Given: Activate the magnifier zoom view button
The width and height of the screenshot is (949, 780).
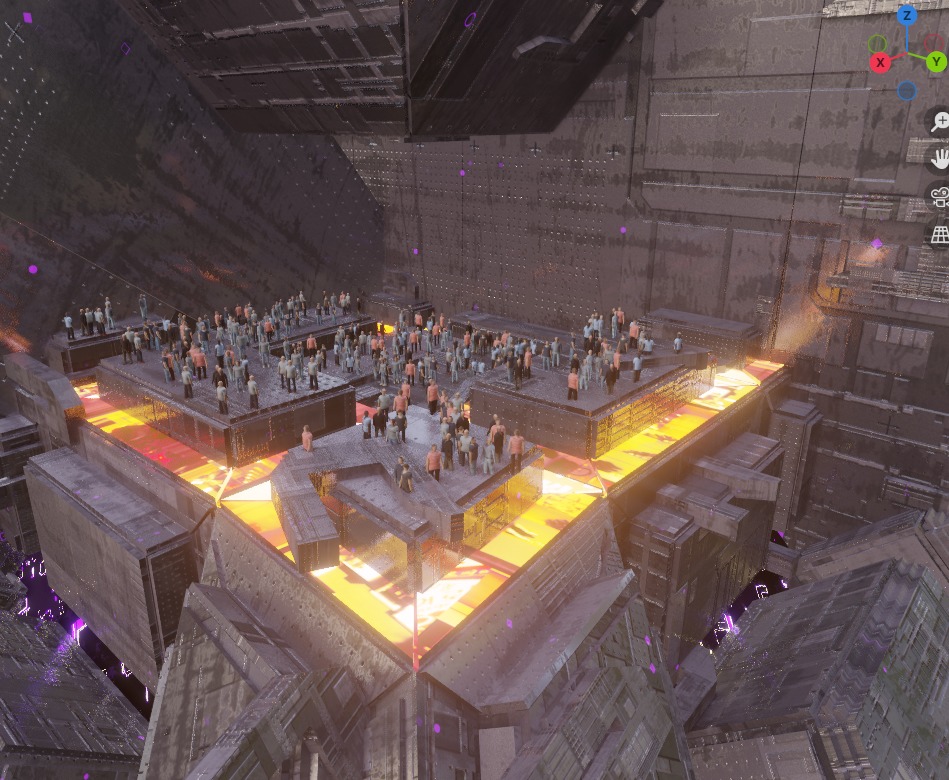Looking at the screenshot, I should click(x=940, y=122).
